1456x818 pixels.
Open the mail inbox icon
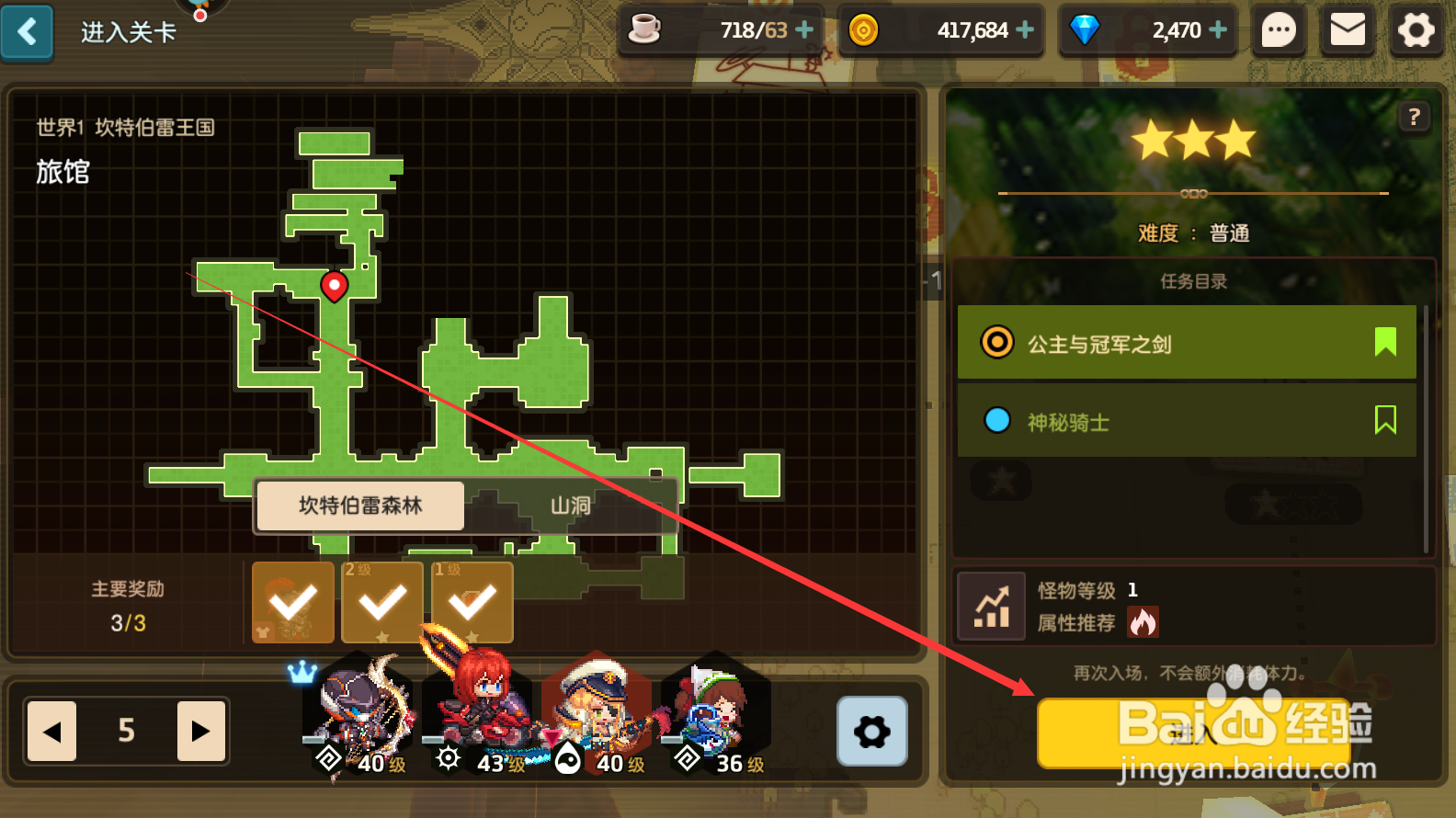point(1347,29)
